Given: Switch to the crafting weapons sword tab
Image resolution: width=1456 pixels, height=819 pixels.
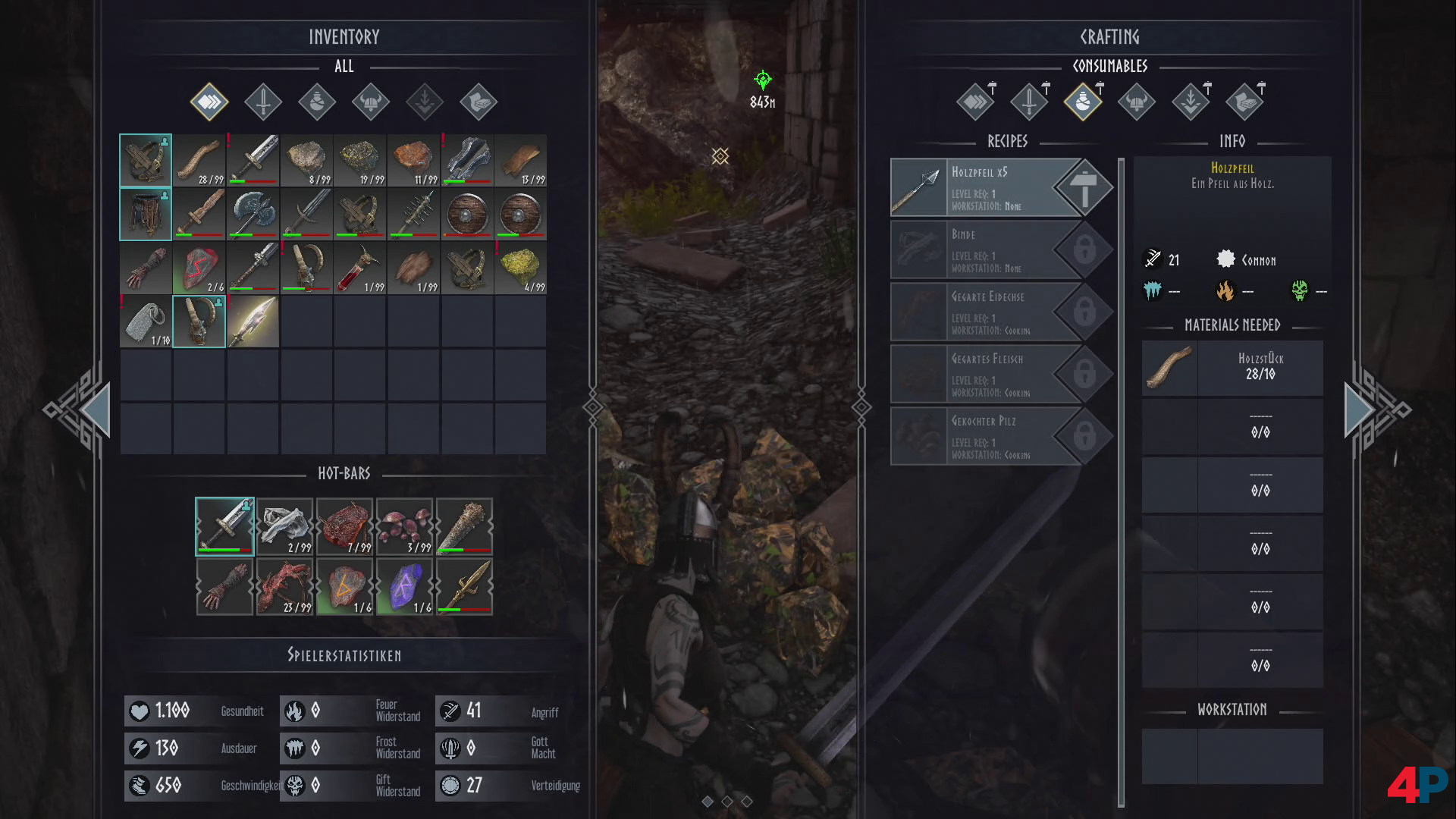Looking at the screenshot, I should (x=1029, y=102).
